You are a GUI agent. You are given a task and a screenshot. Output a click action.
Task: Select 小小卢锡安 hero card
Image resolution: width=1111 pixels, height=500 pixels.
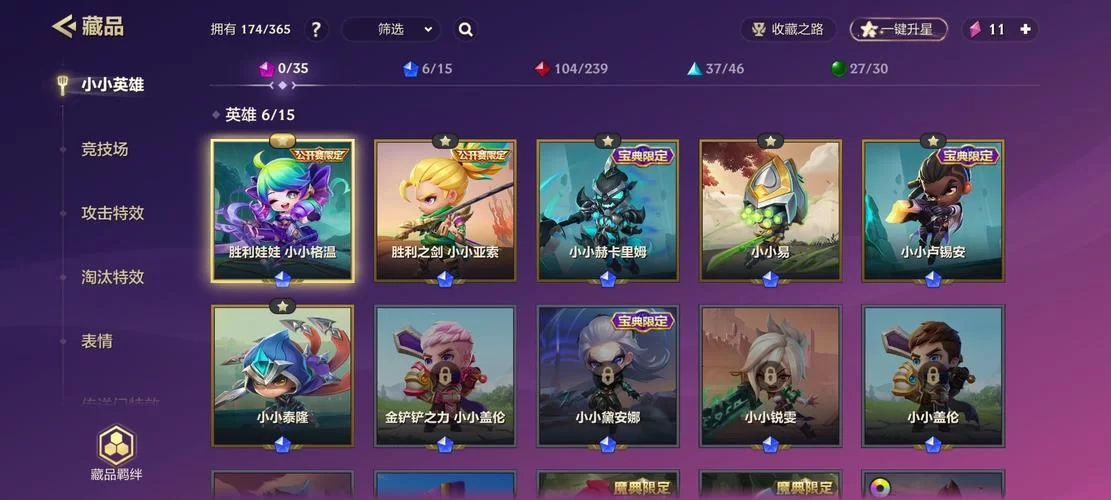(933, 211)
